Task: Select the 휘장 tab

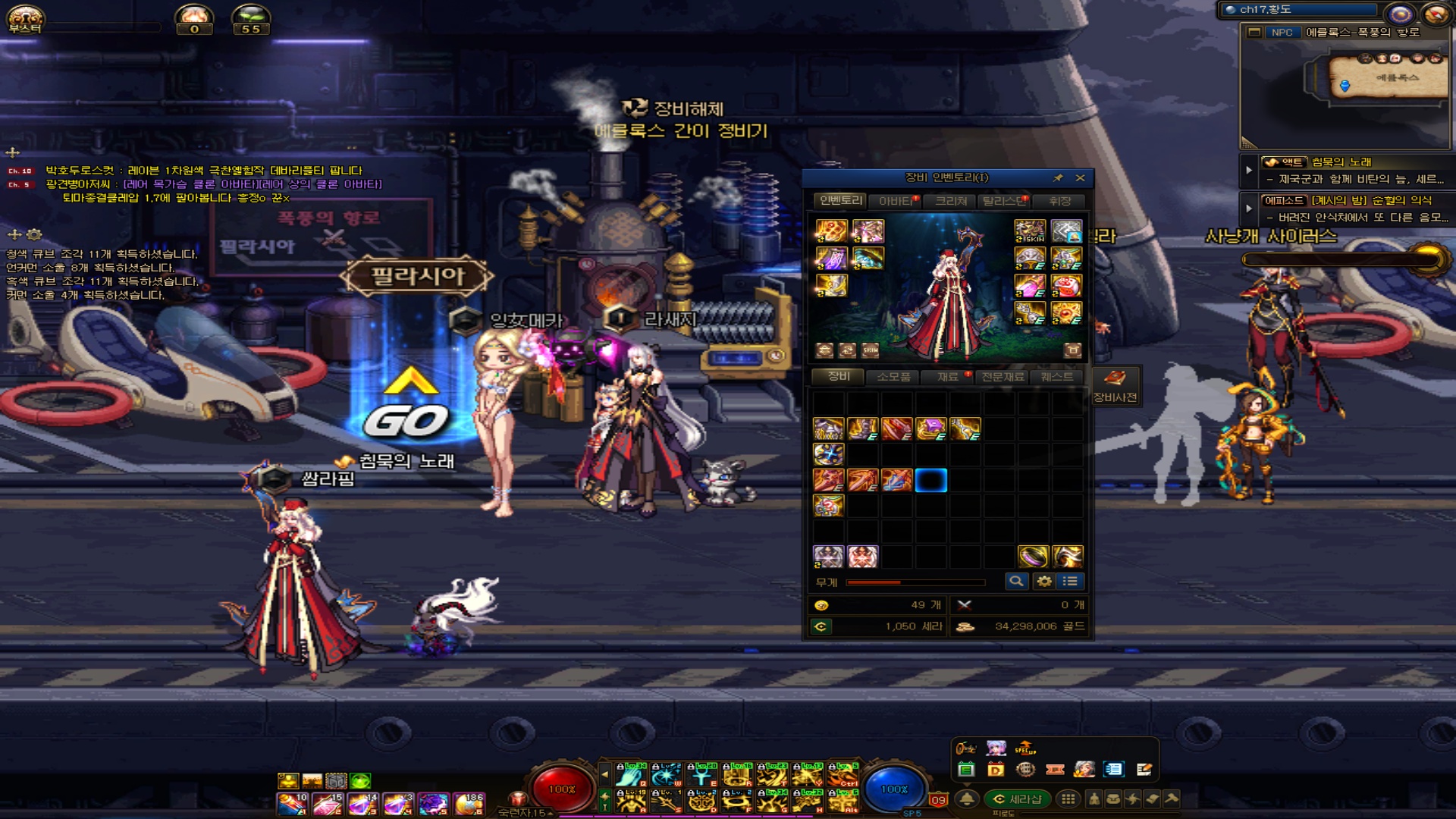Action: [x=1059, y=201]
